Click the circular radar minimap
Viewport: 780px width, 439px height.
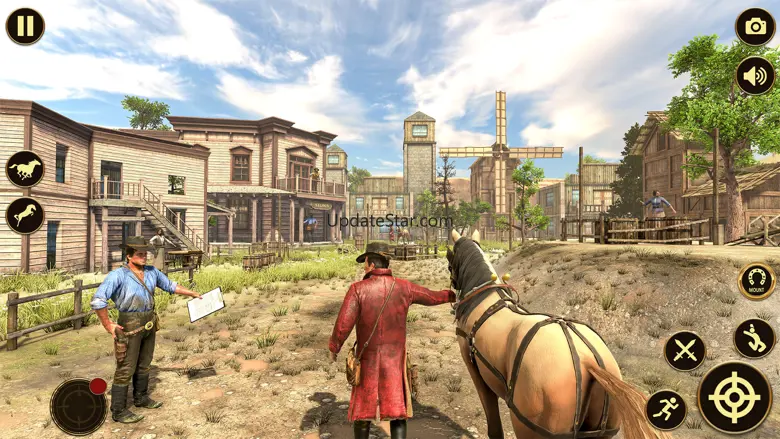[x=78, y=406]
